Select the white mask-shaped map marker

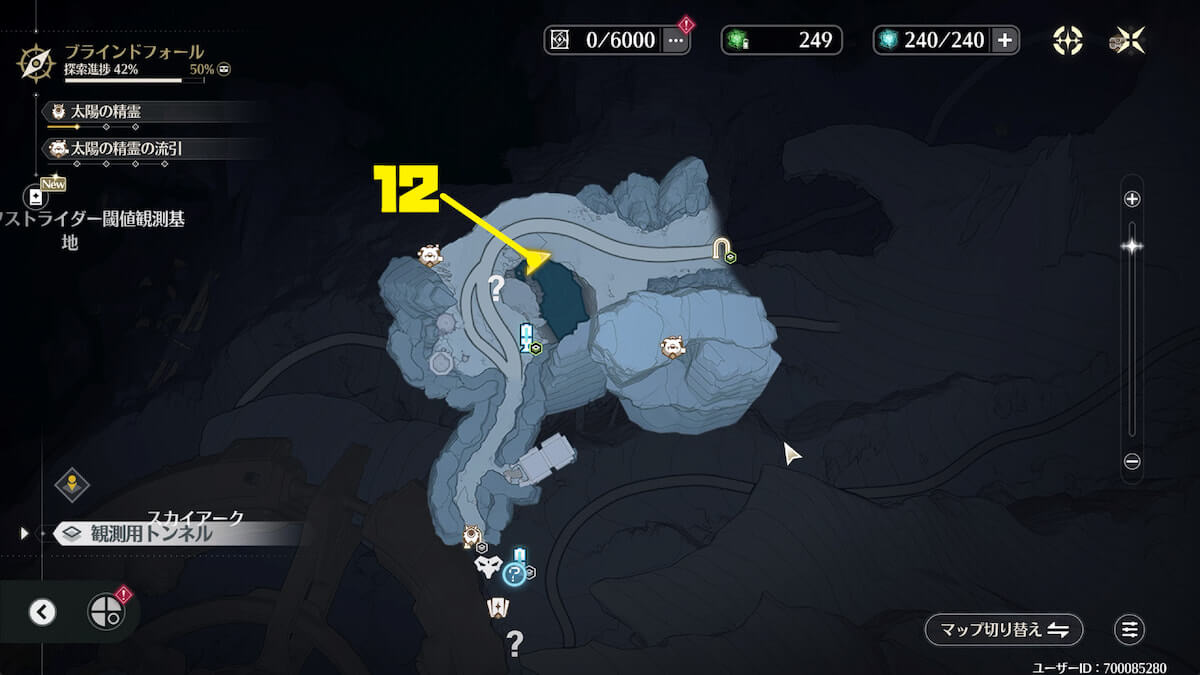tap(487, 567)
